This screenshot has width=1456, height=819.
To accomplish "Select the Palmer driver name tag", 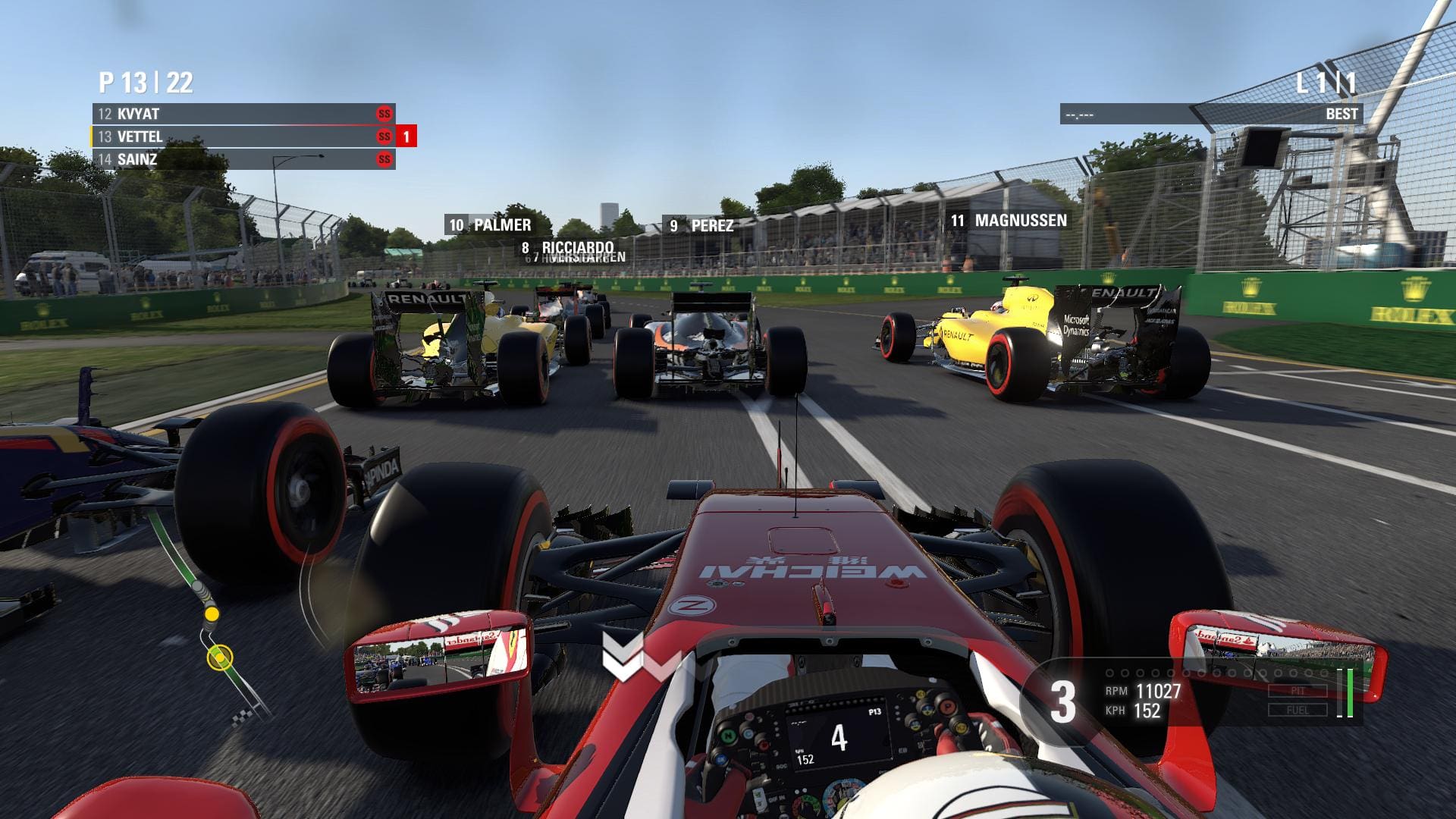I will (x=490, y=224).
